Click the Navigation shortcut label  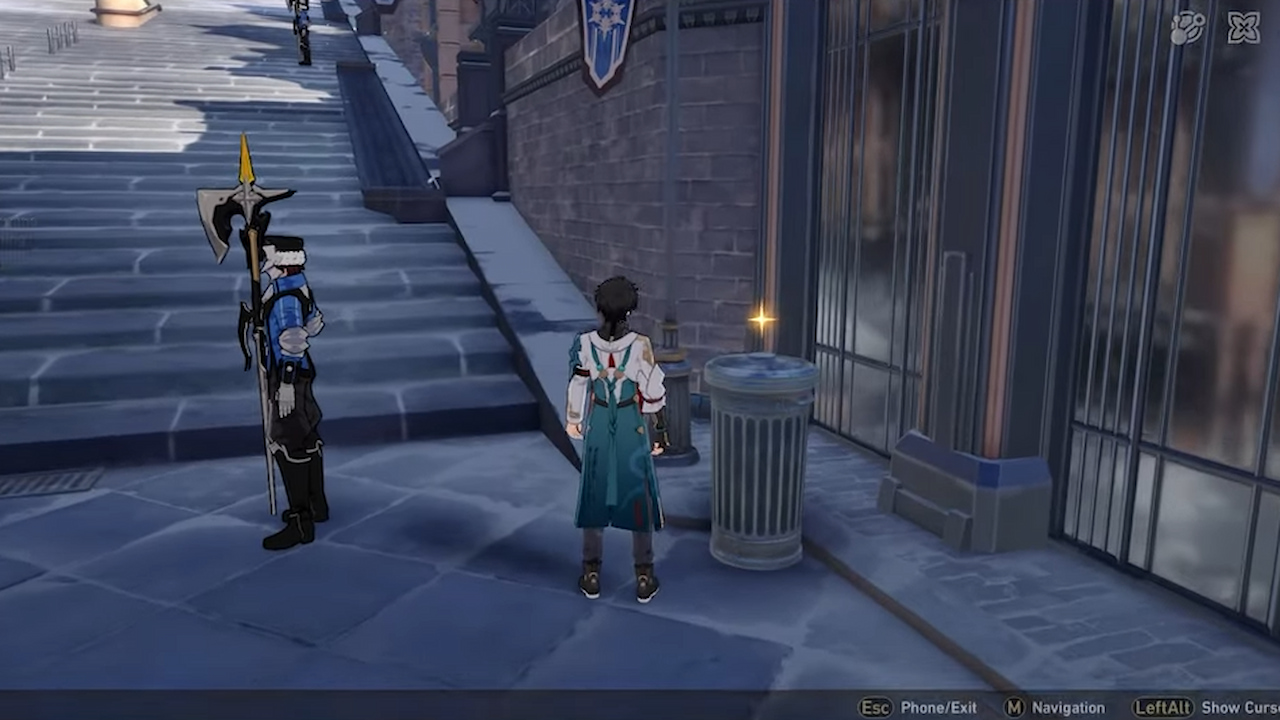1066,707
